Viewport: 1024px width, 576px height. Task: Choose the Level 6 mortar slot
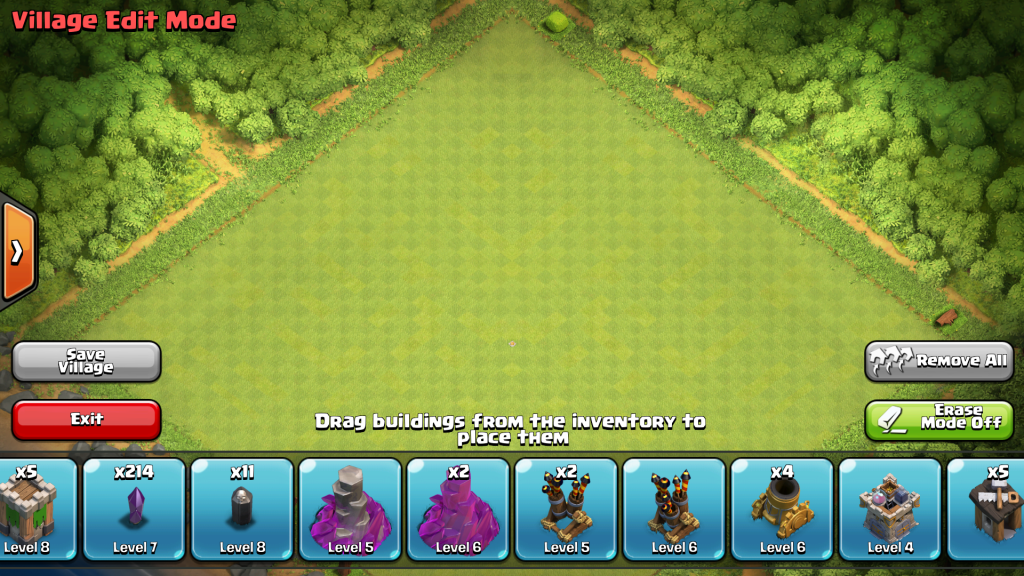[783, 508]
